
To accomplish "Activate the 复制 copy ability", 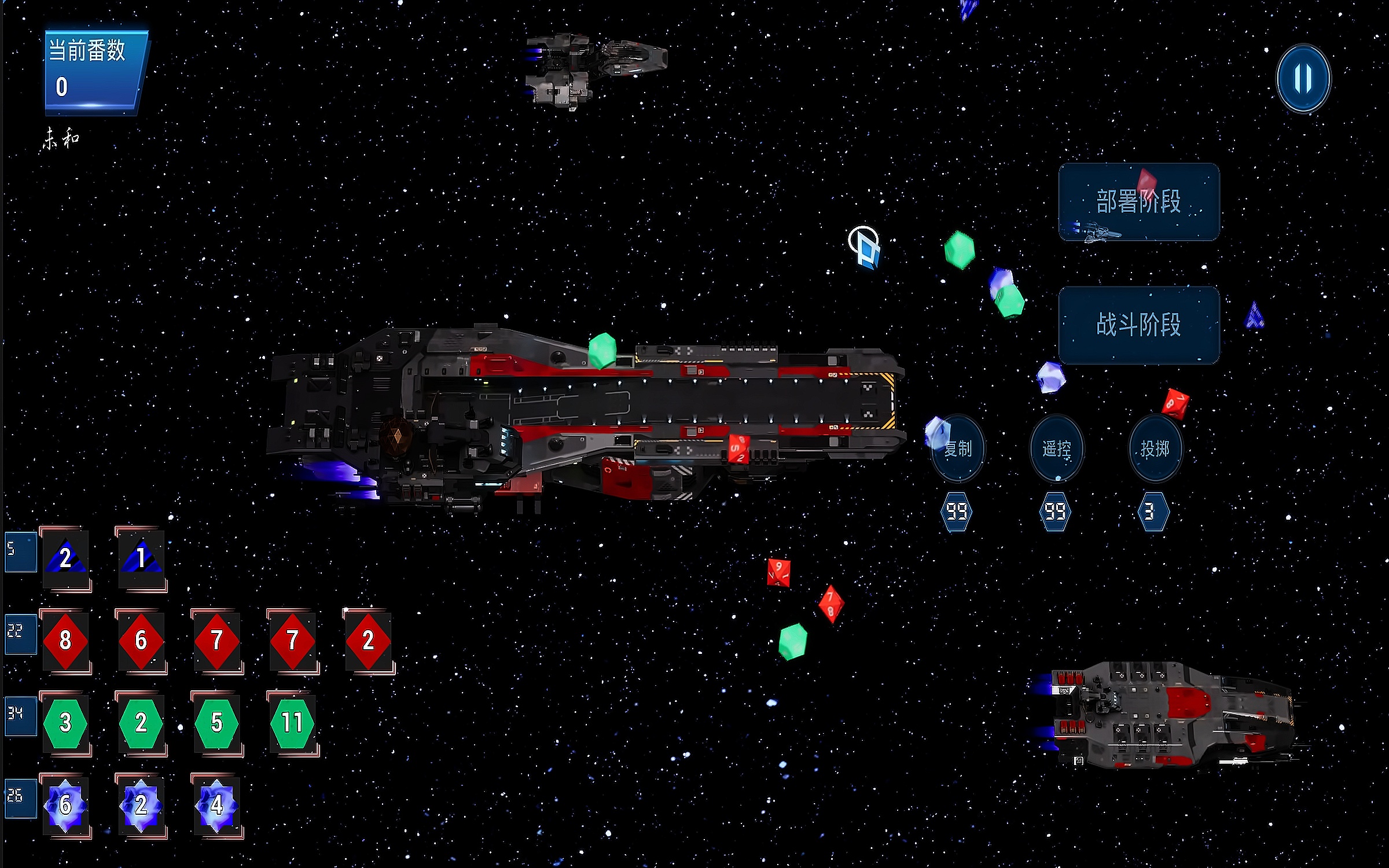I will pos(958,448).
